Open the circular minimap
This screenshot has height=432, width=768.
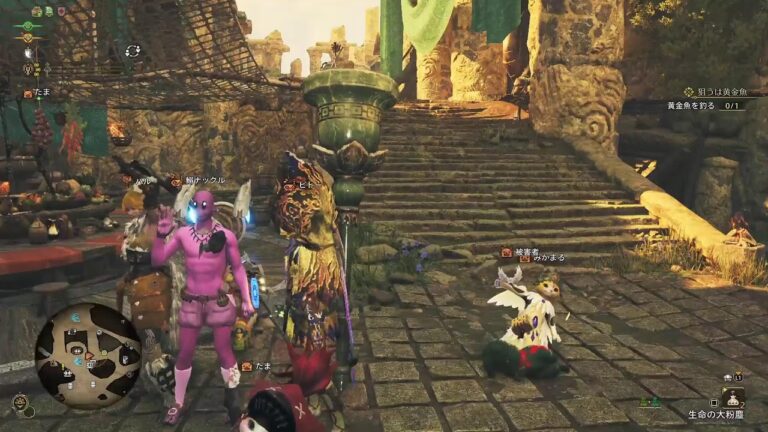click(88, 349)
